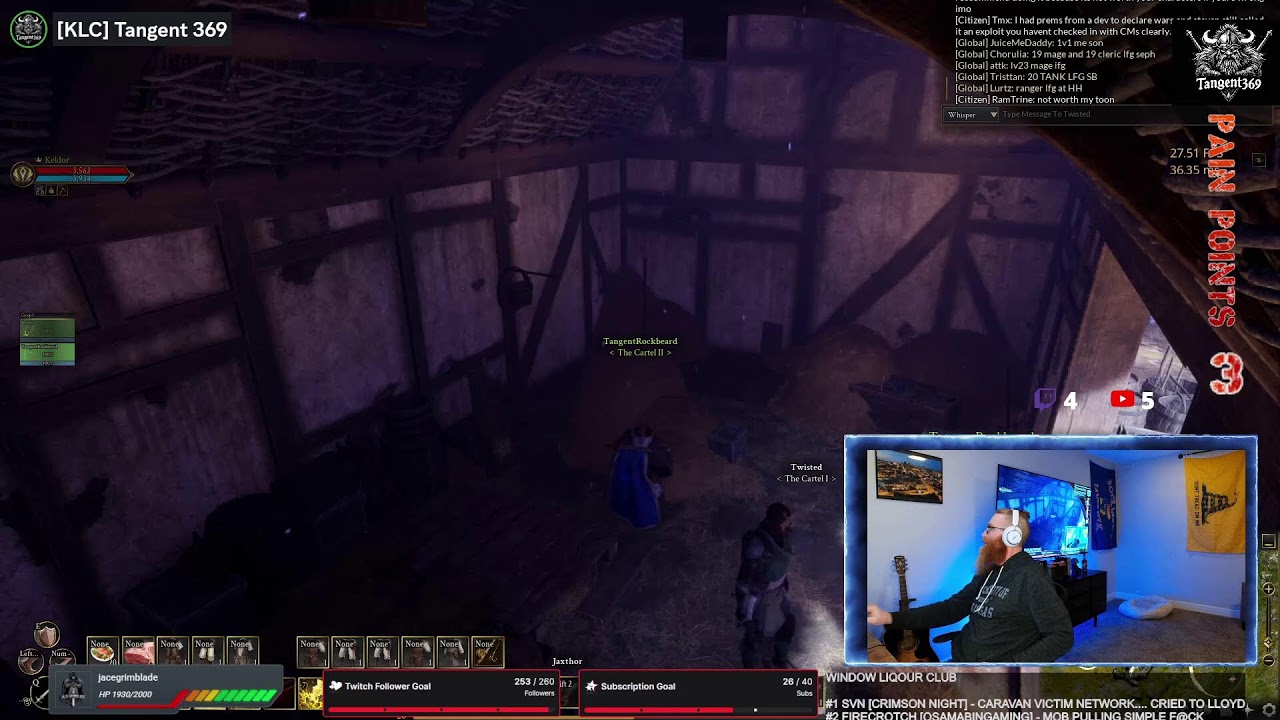Click jacegrimblade's character portrait
The height and width of the screenshot is (720, 1280).
click(72, 687)
